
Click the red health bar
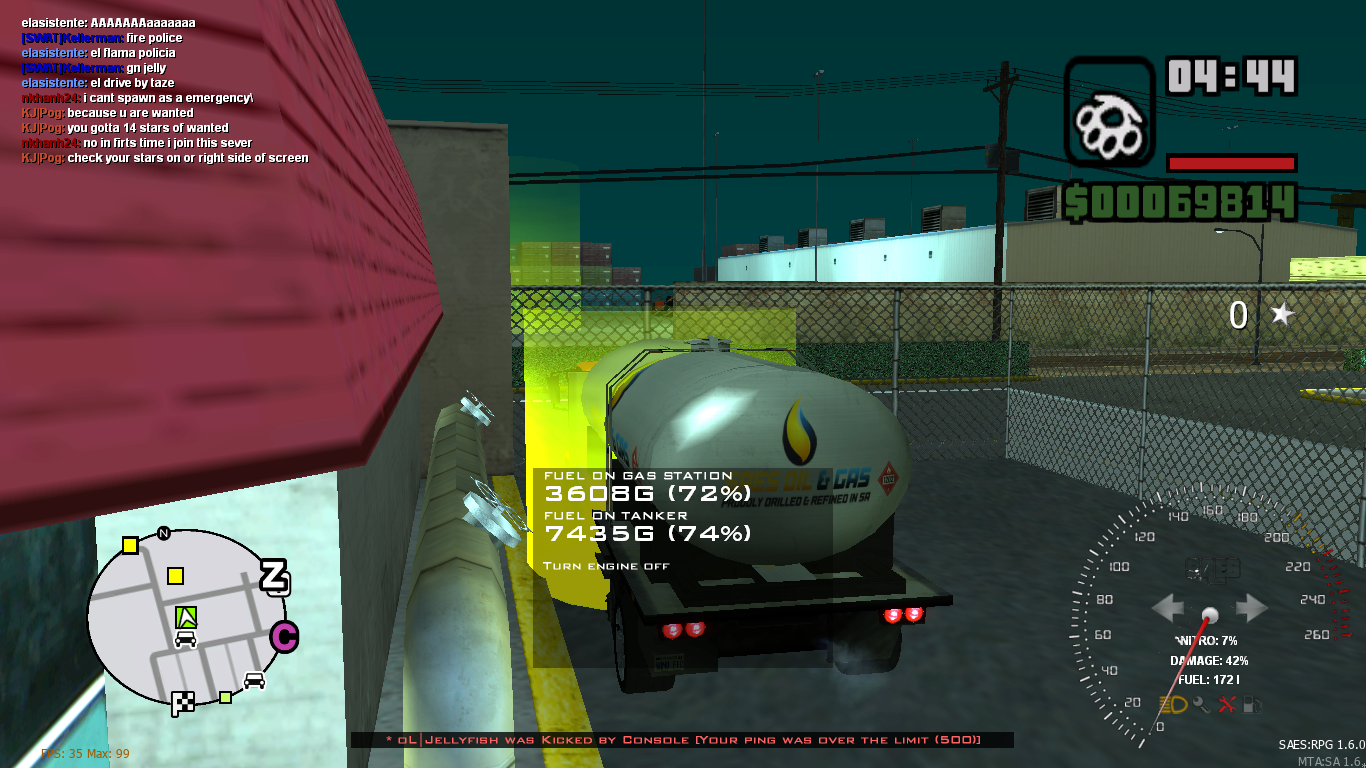1231,163
